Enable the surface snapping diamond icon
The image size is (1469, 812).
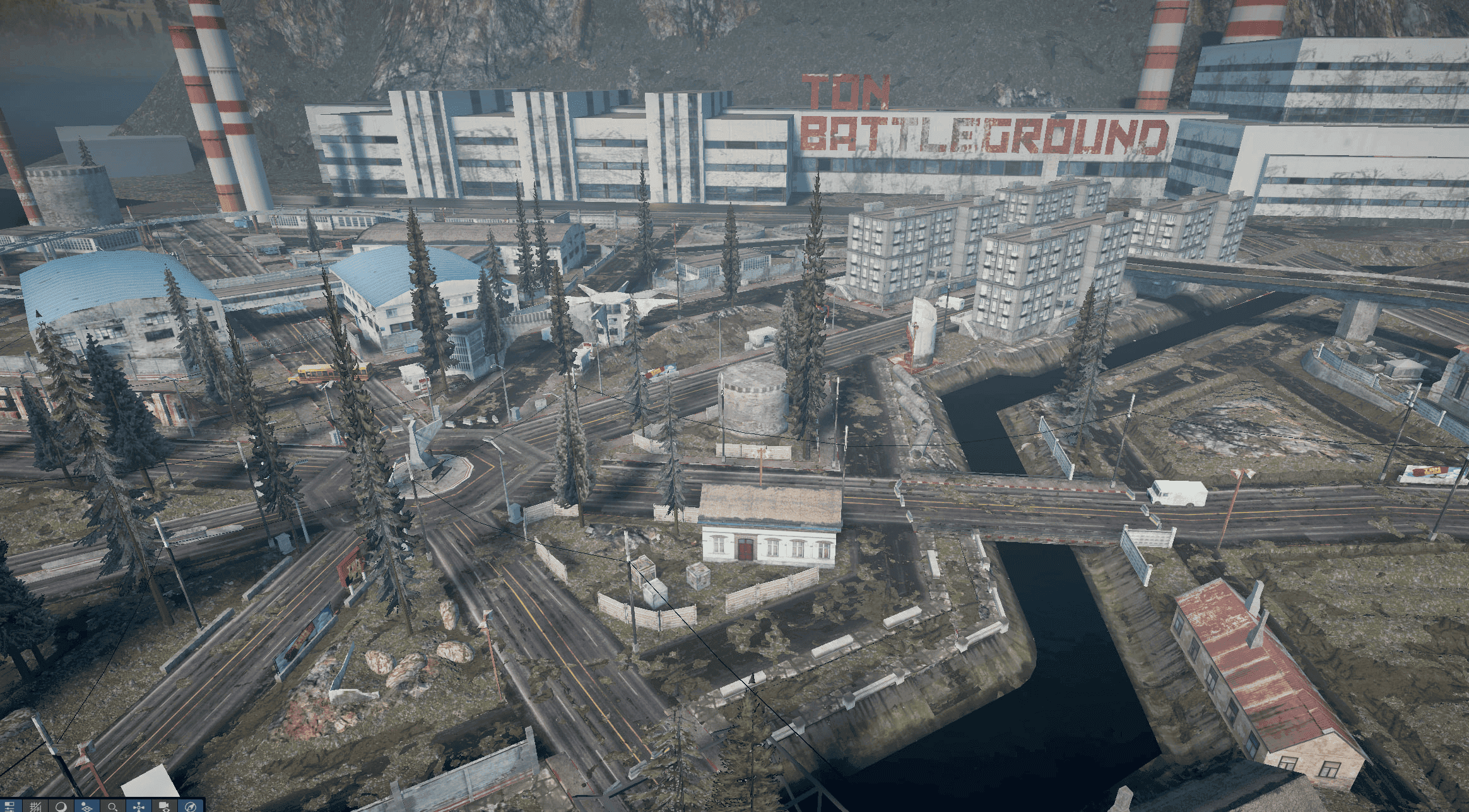pyautogui.click(x=86, y=806)
